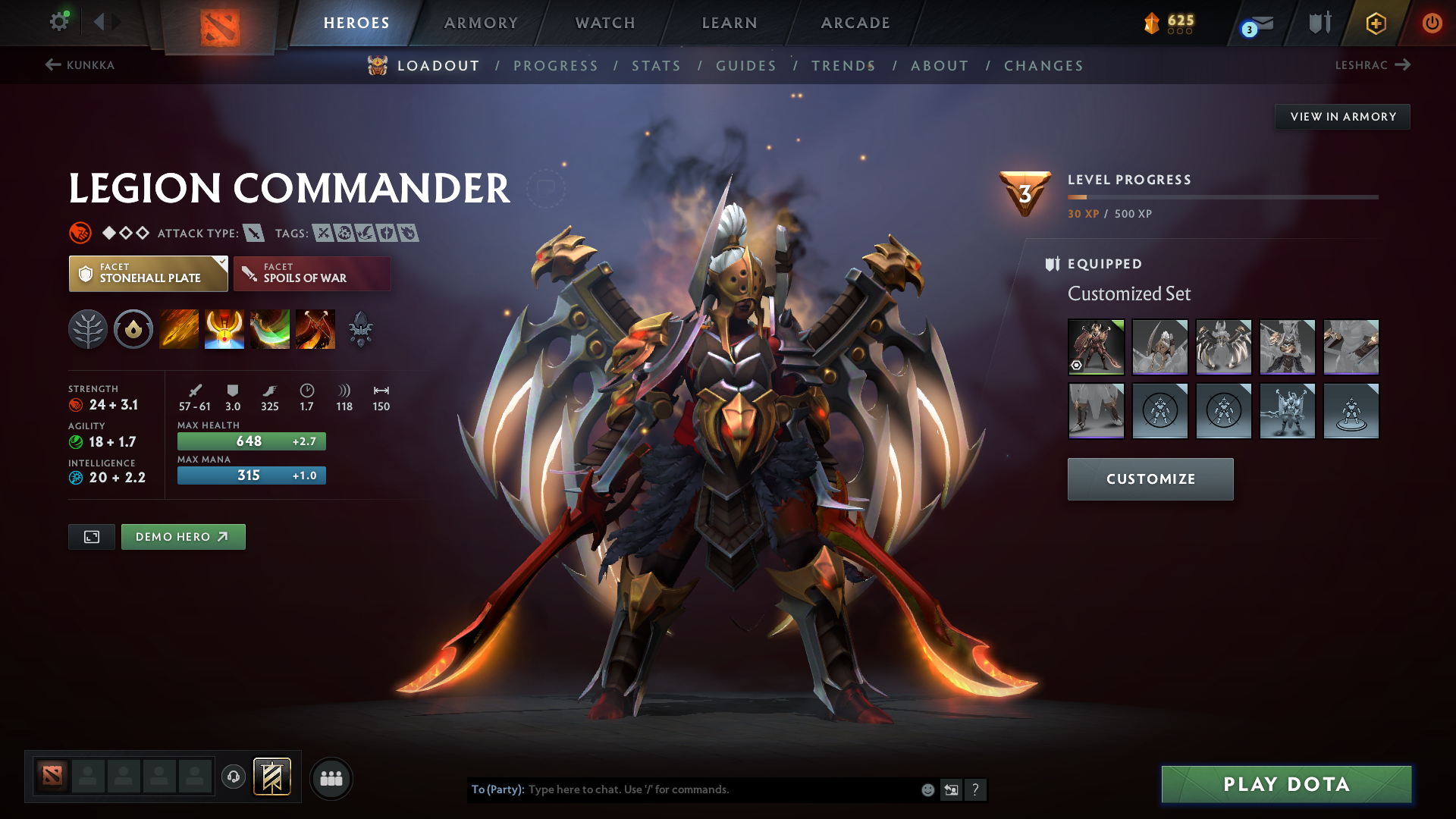The image size is (1456, 819).
Task: Choose the Spoils of War facet
Action: click(x=312, y=274)
